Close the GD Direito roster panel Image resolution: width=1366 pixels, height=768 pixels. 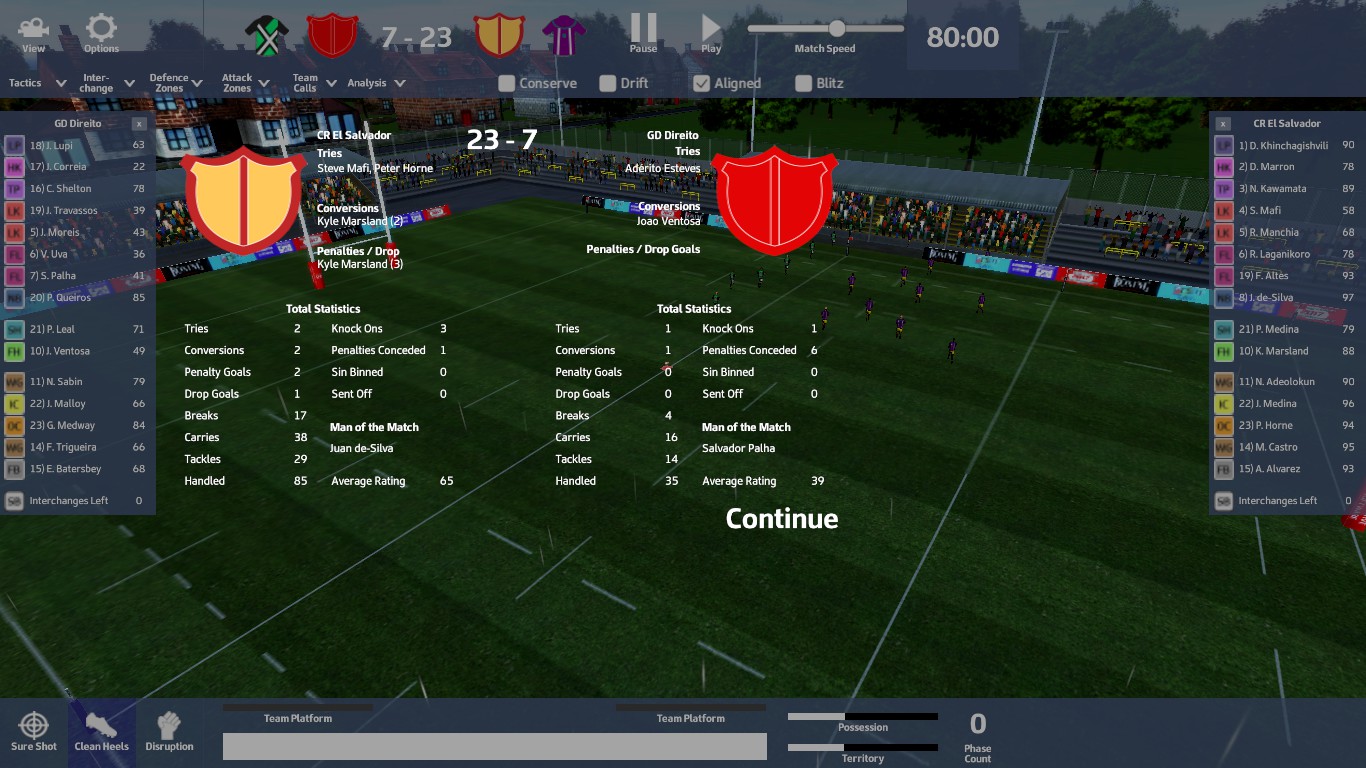[138, 123]
